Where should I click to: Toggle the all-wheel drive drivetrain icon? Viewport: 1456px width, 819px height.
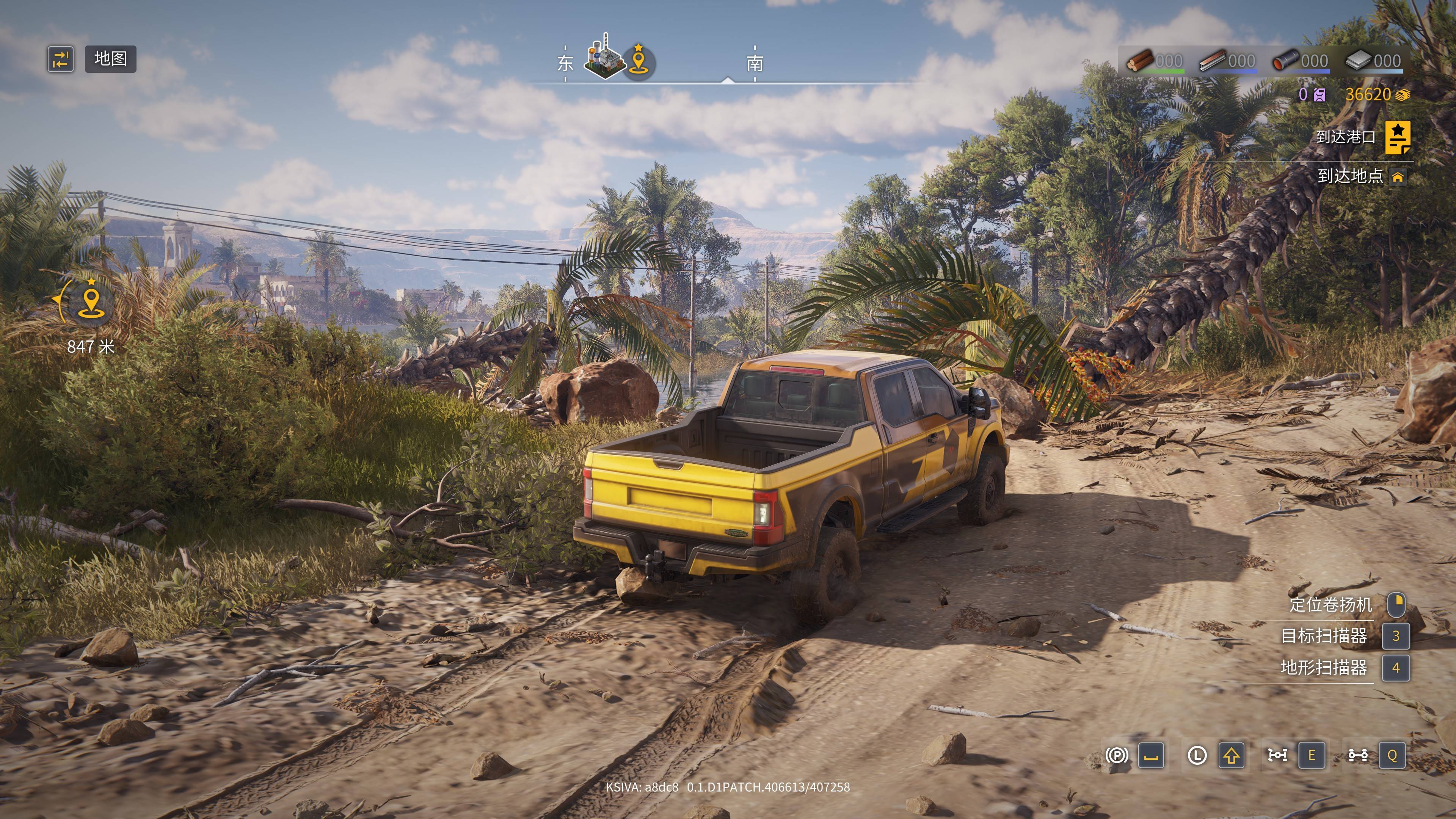(1358, 755)
